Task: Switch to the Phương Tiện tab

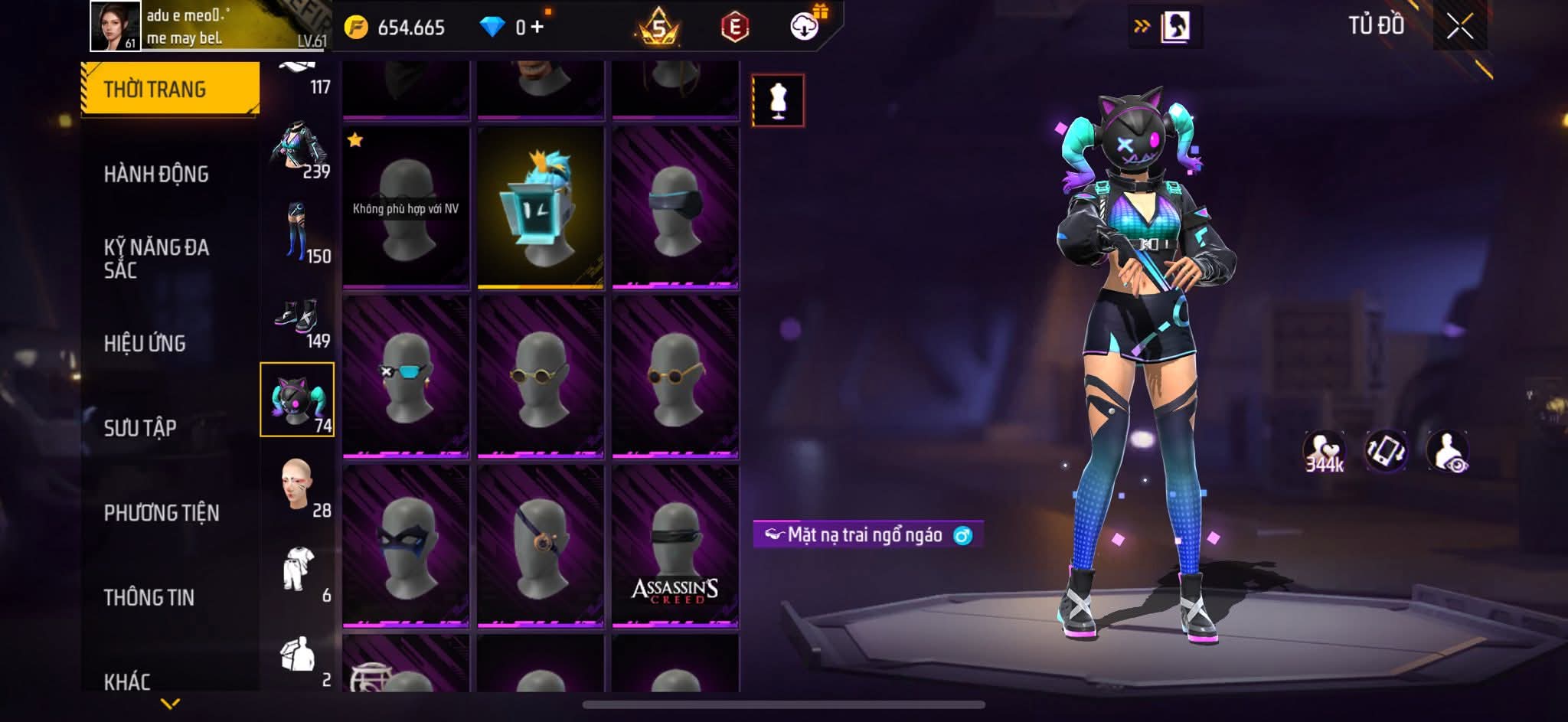Action: click(162, 513)
